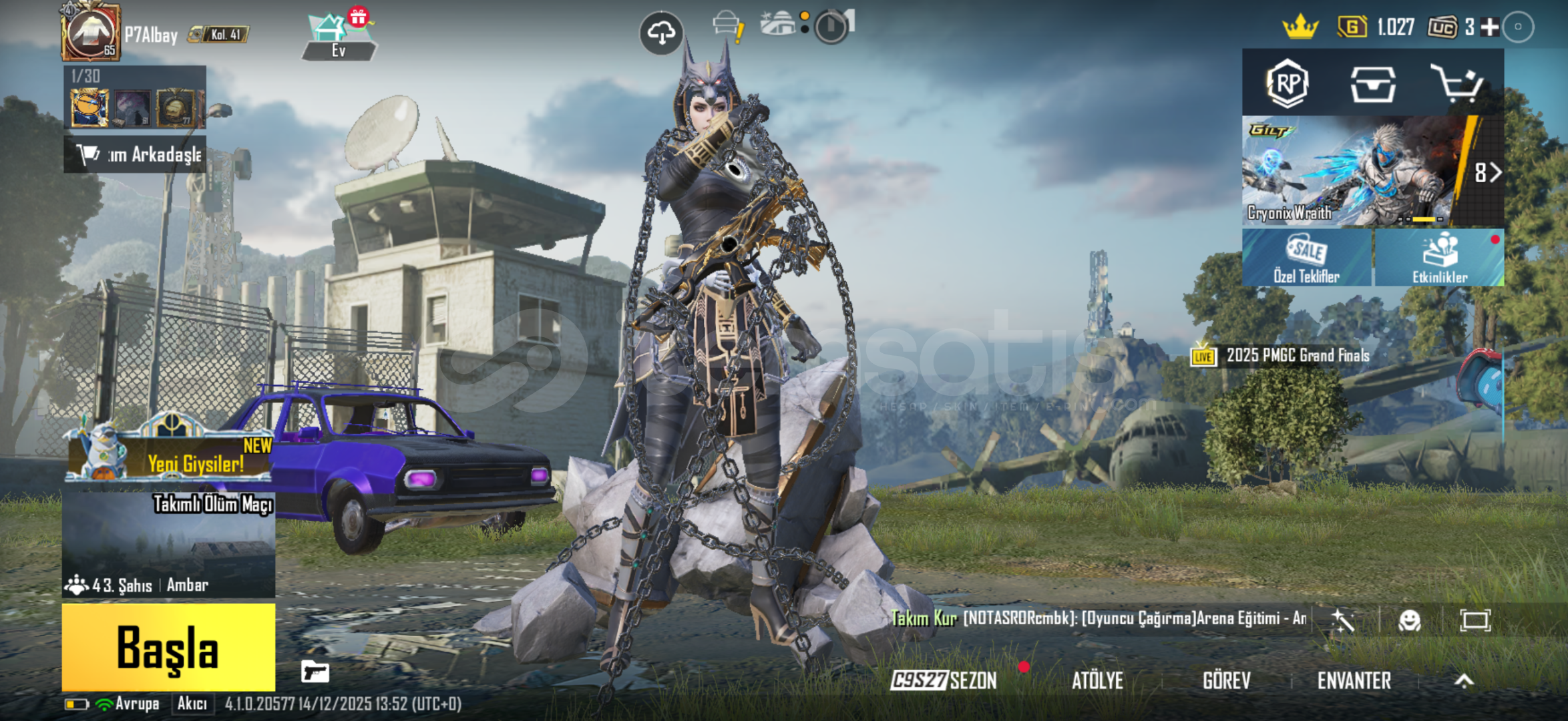The image size is (1568, 721).
Task: Open the ENVANTER inventory menu
Action: 1354,680
